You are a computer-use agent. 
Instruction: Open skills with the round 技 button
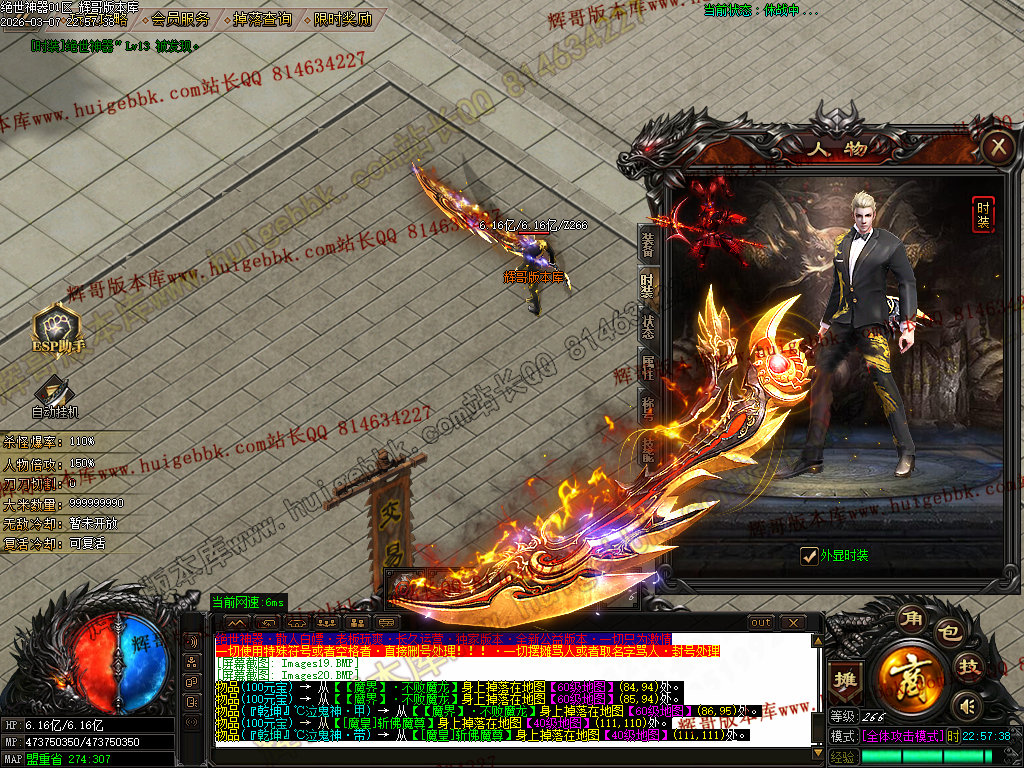967,668
